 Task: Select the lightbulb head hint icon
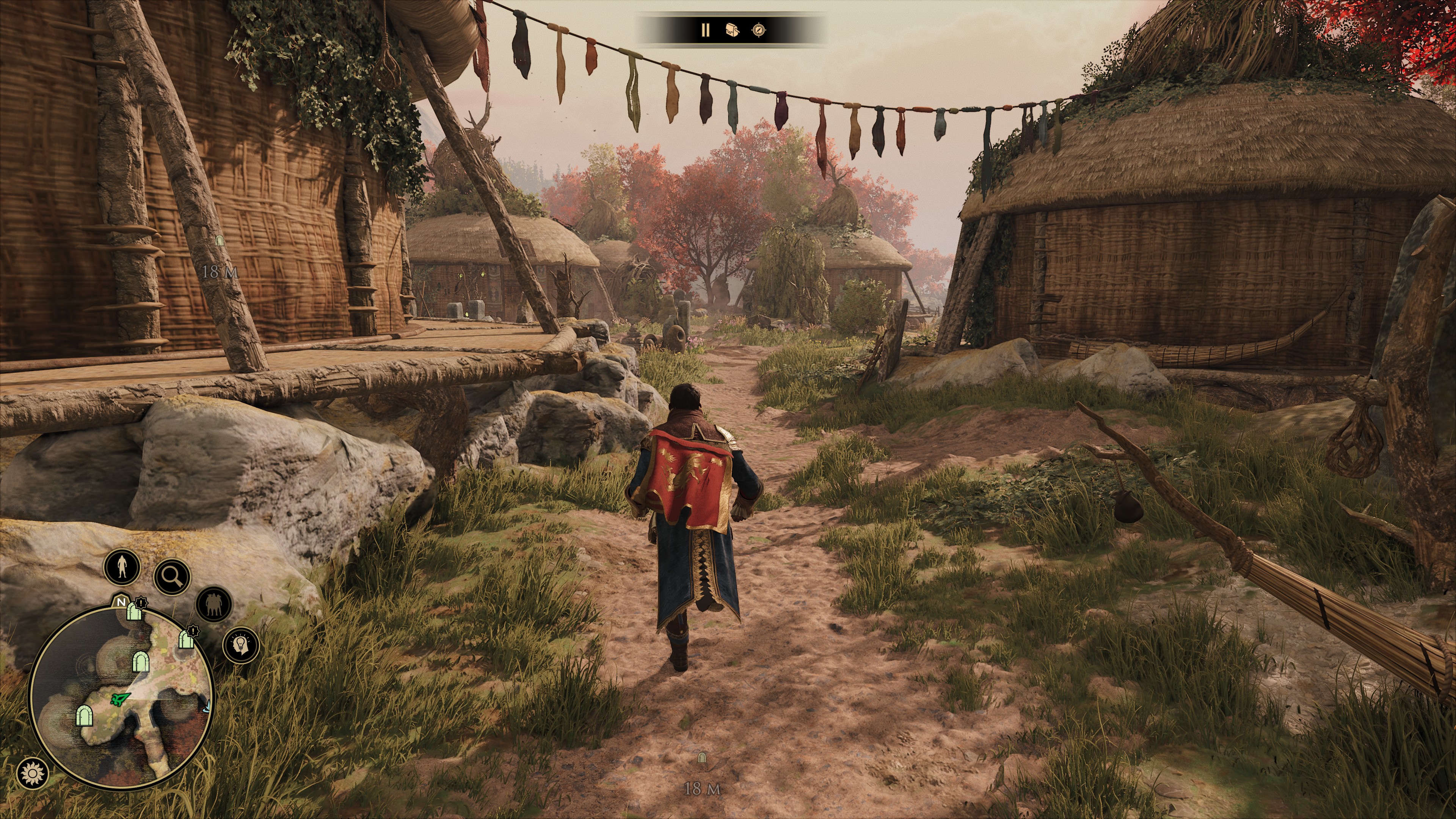click(242, 644)
